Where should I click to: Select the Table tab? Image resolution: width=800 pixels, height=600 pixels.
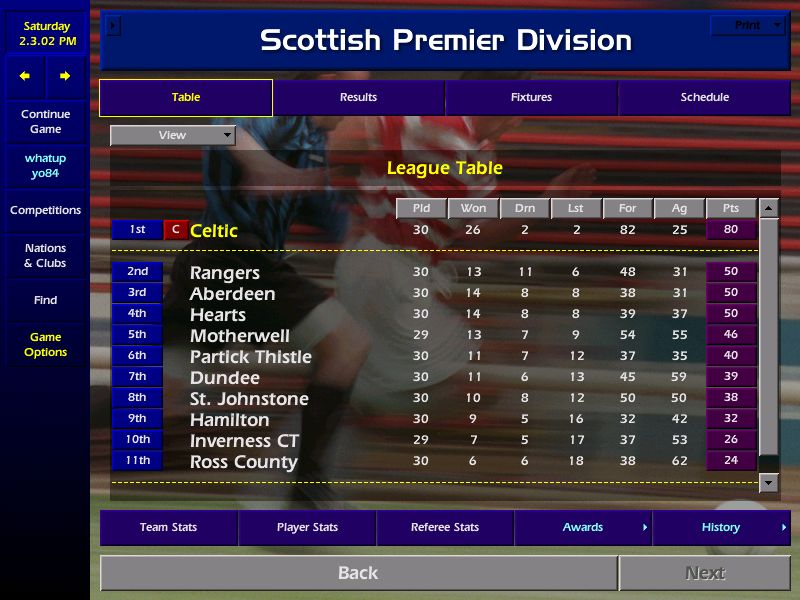click(186, 98)
